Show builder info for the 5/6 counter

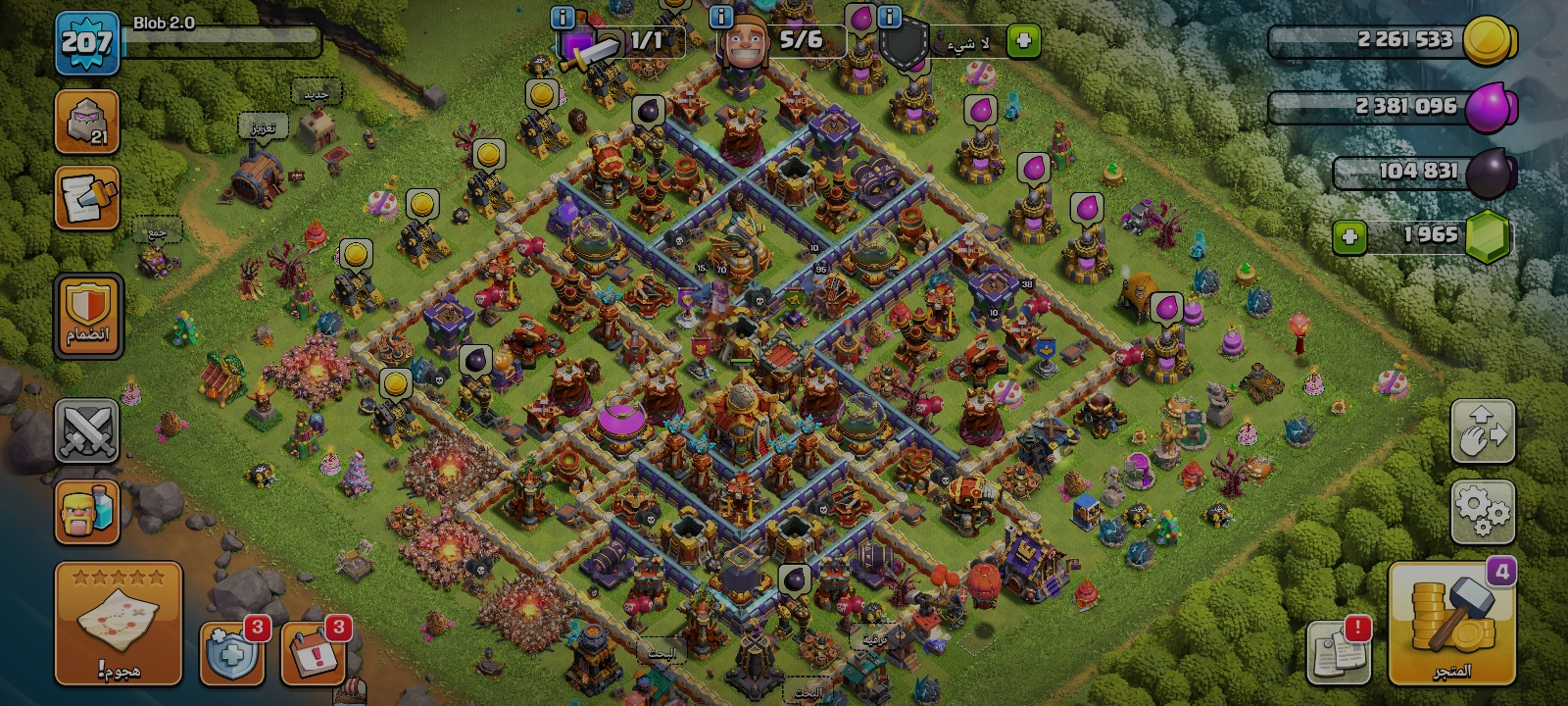pos(721,17)
